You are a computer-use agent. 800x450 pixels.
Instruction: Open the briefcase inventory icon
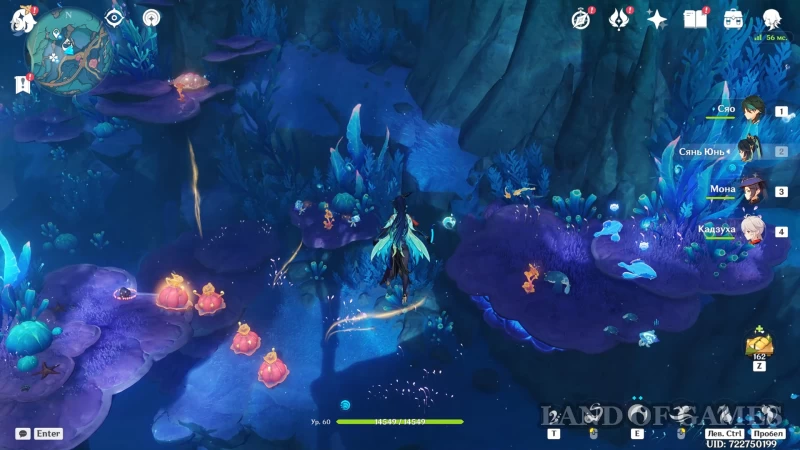point(733,19)
